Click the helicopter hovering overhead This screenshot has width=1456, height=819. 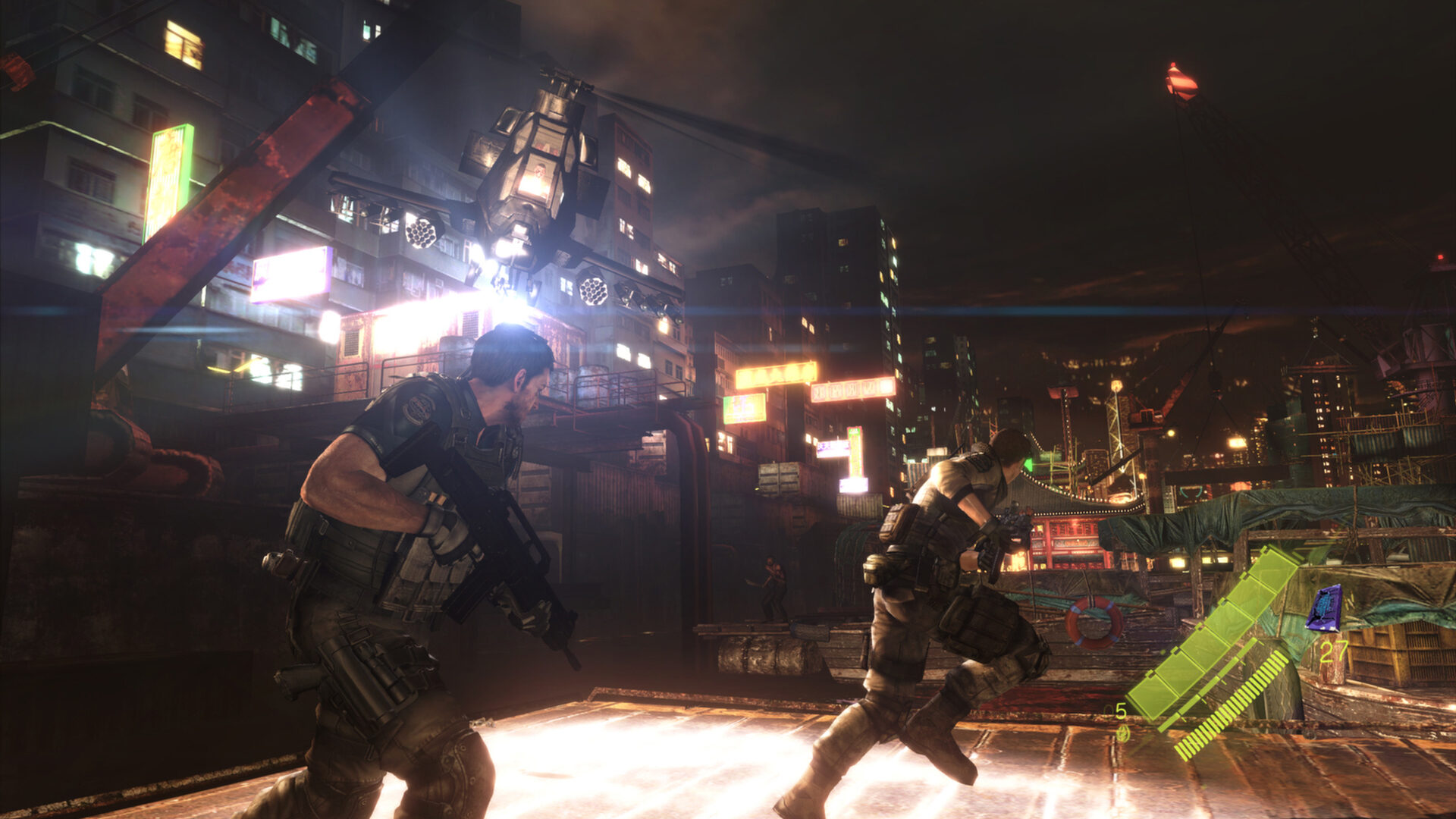point(531,174)
